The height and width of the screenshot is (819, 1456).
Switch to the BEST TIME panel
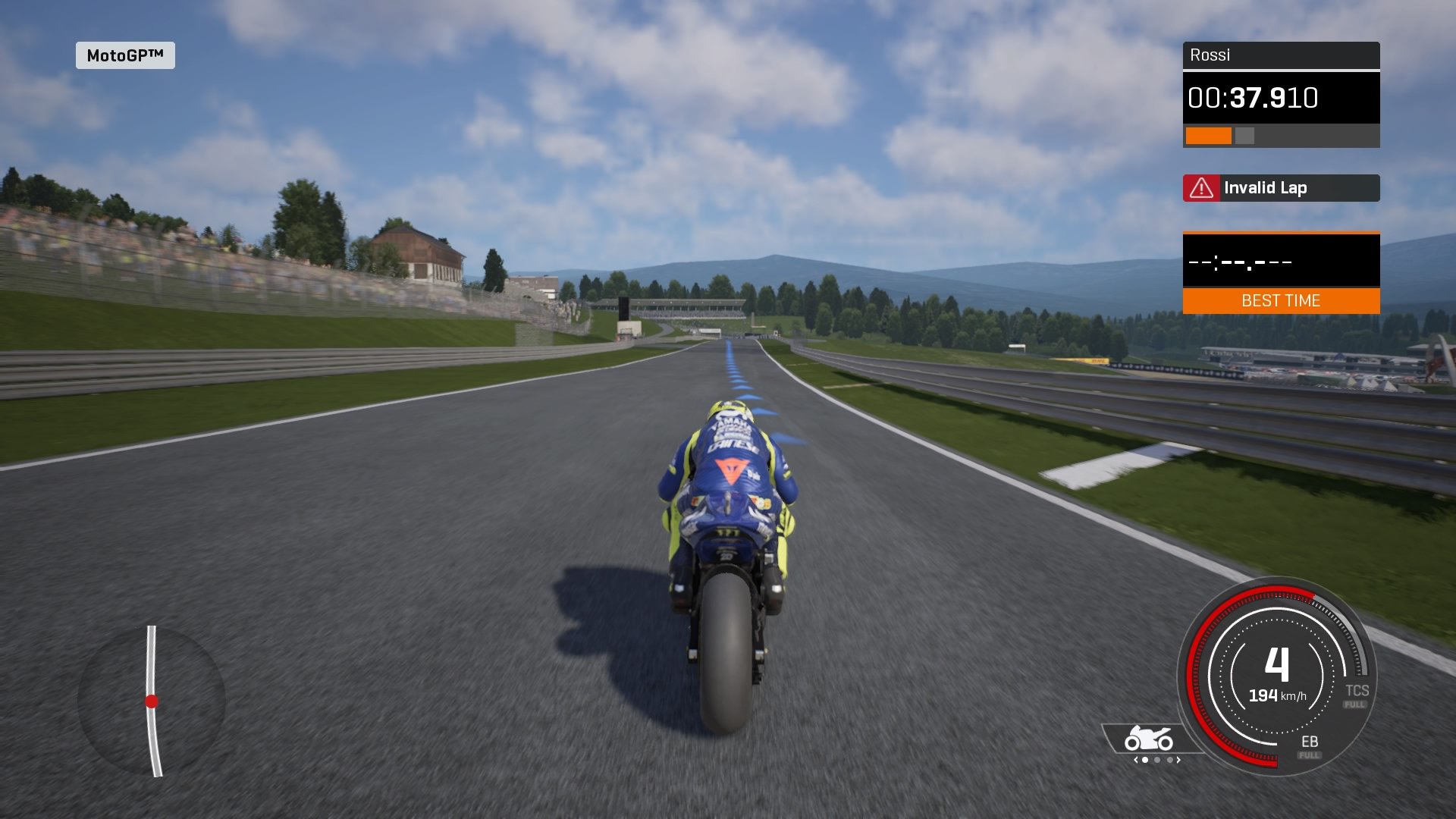click(x=1281, y=300)
